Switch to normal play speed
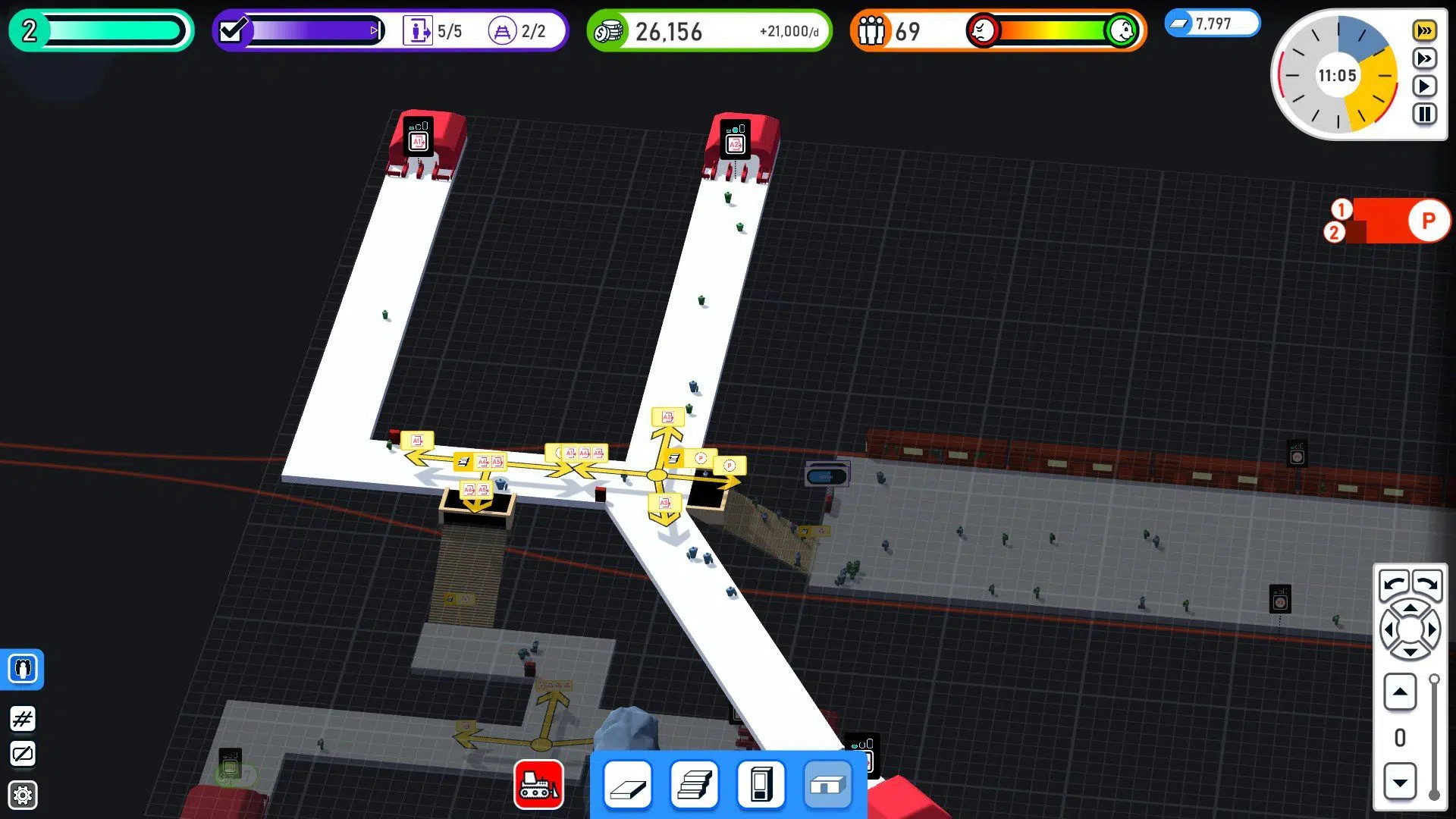Image resolution: width=1456 pixels, height=819 pixels. coord(1424,86)
